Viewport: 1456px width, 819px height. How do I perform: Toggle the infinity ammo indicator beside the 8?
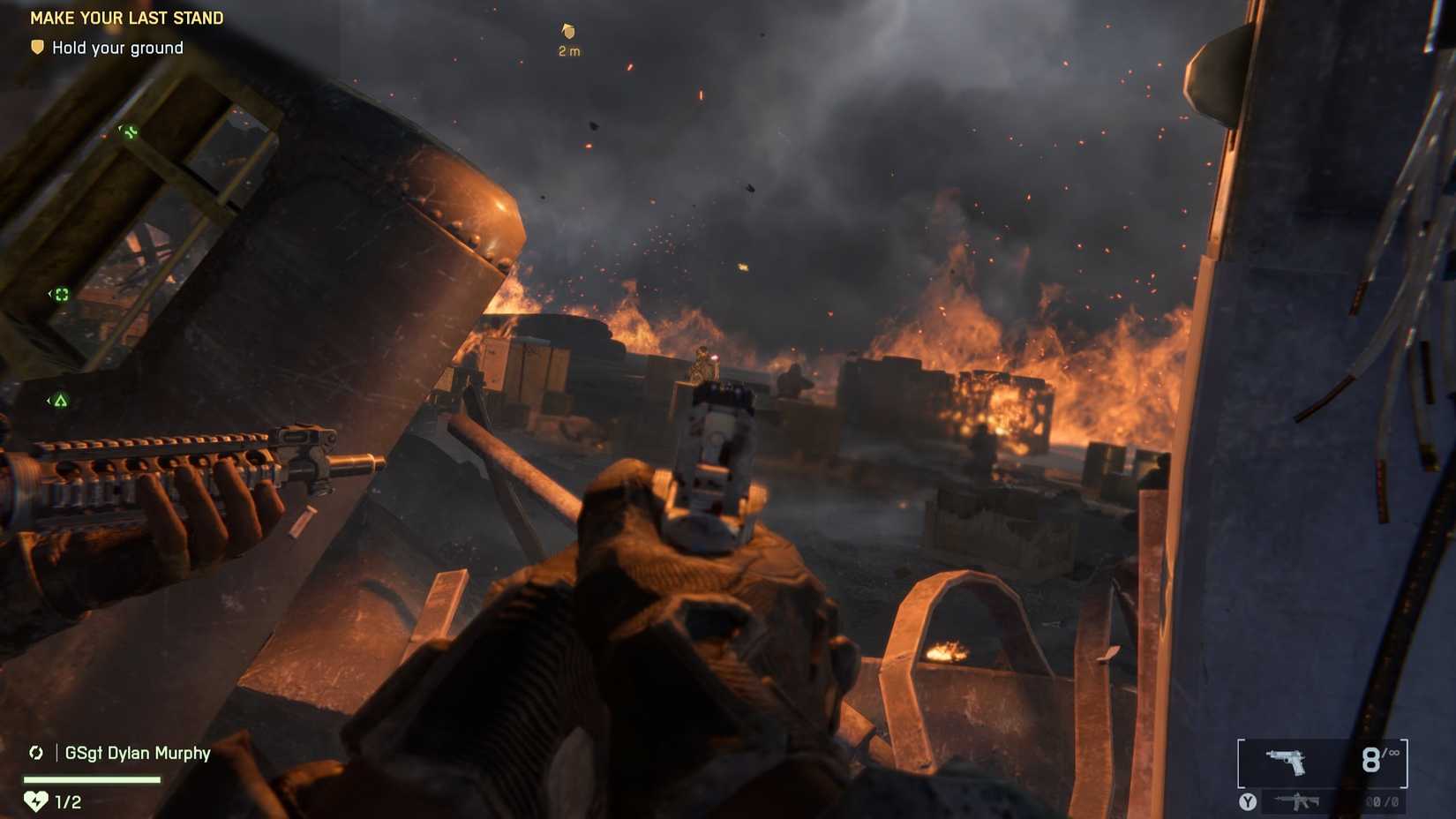[1393, 755]
